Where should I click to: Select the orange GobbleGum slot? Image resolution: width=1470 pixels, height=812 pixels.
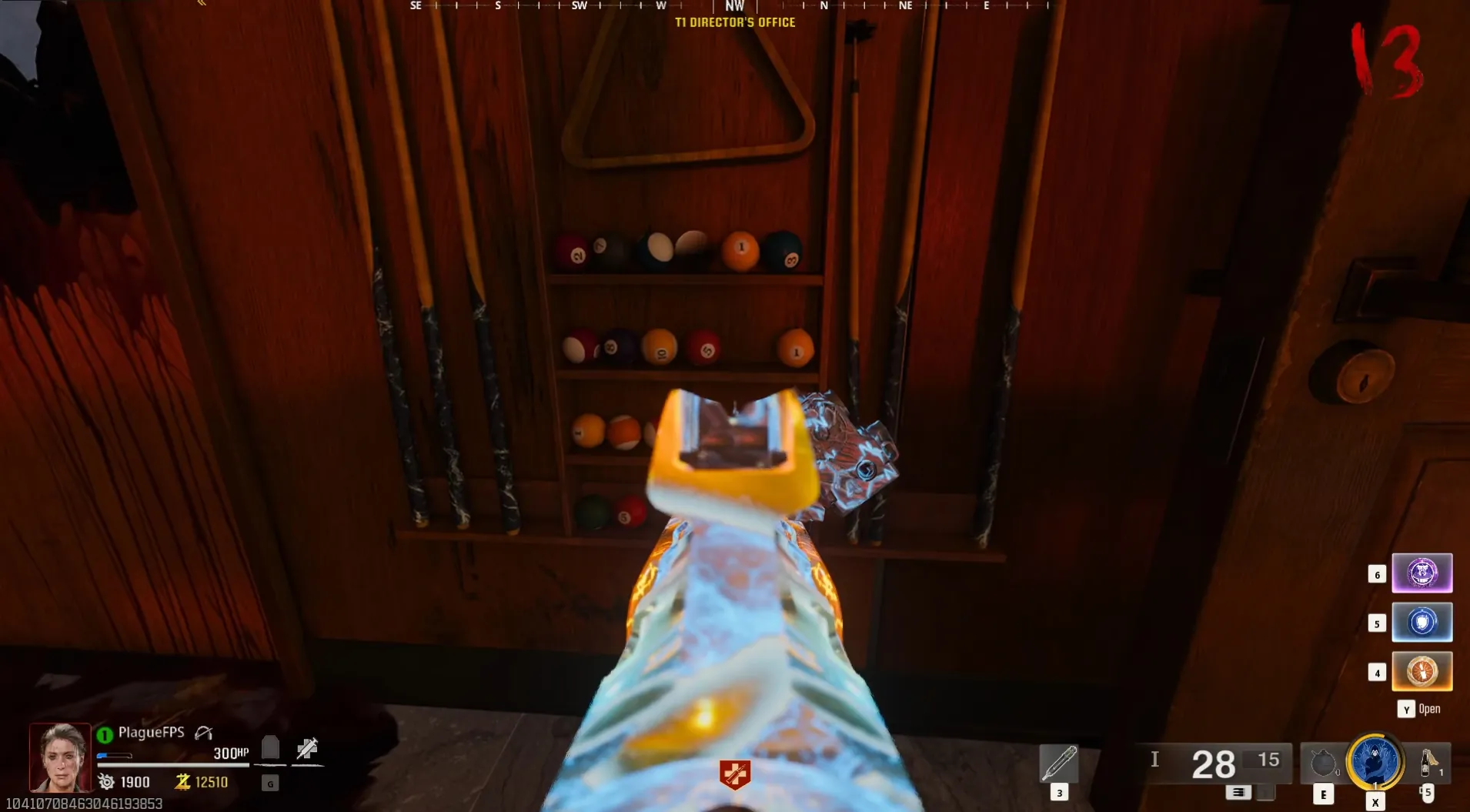[1422, 671]
